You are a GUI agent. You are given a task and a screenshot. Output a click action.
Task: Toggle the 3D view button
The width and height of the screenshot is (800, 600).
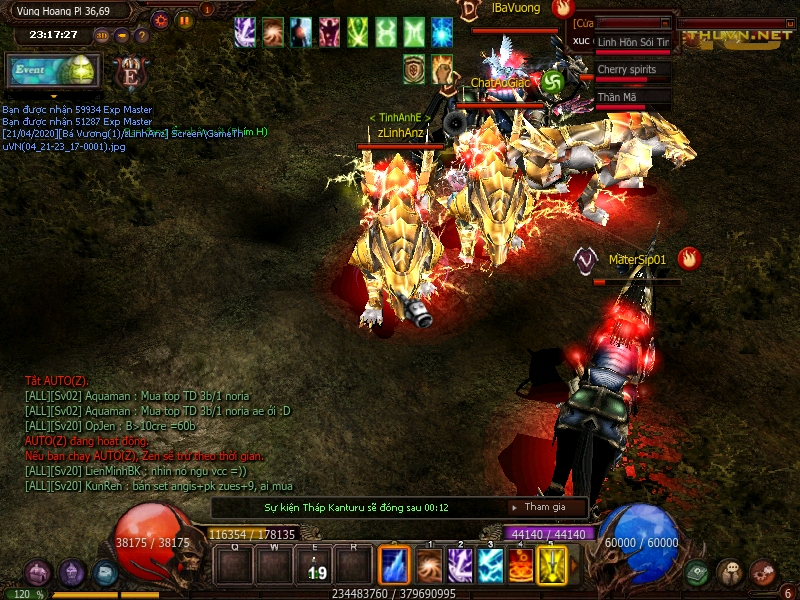(x=102, y=35)
